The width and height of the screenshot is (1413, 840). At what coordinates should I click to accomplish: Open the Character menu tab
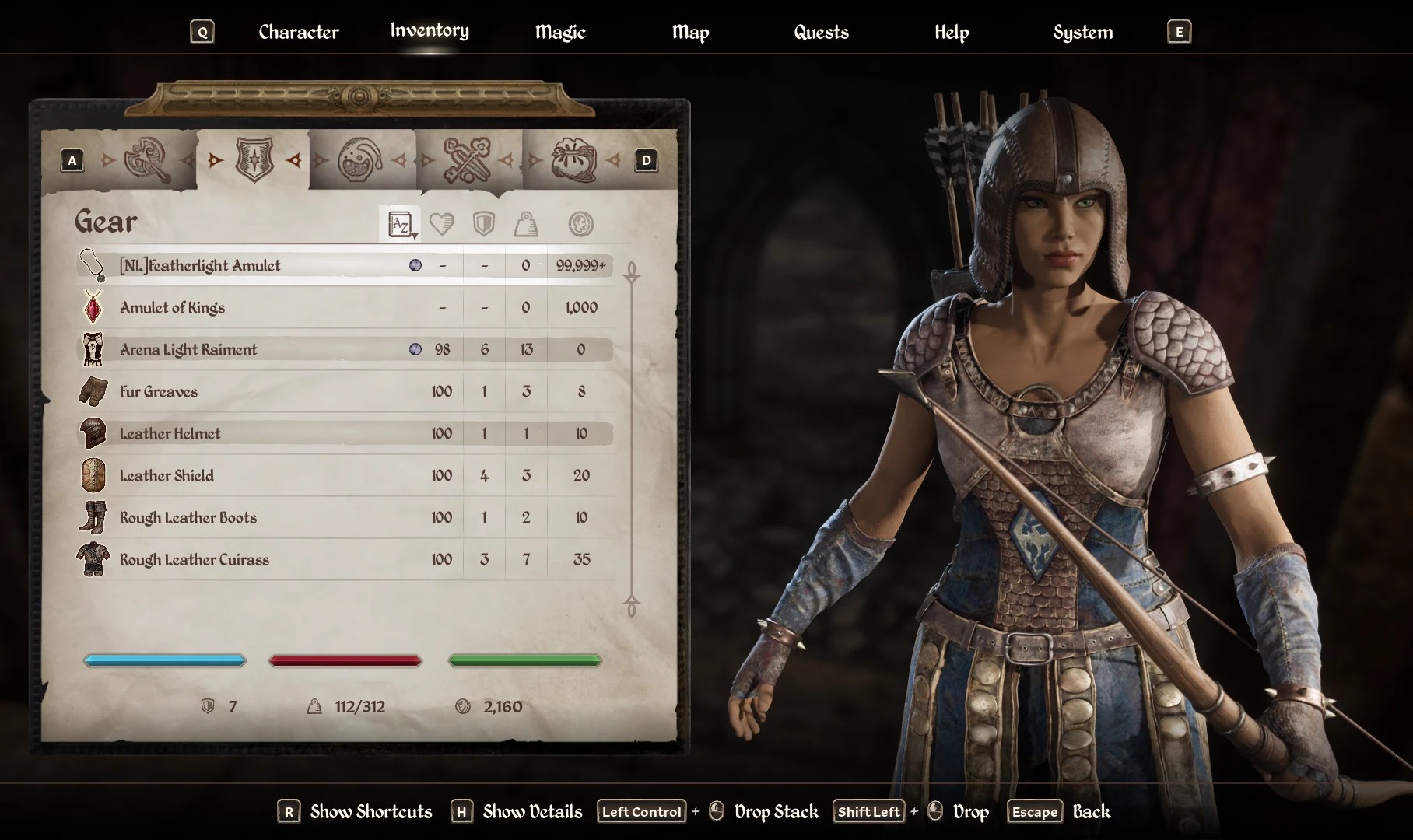[x=298, y=32]
